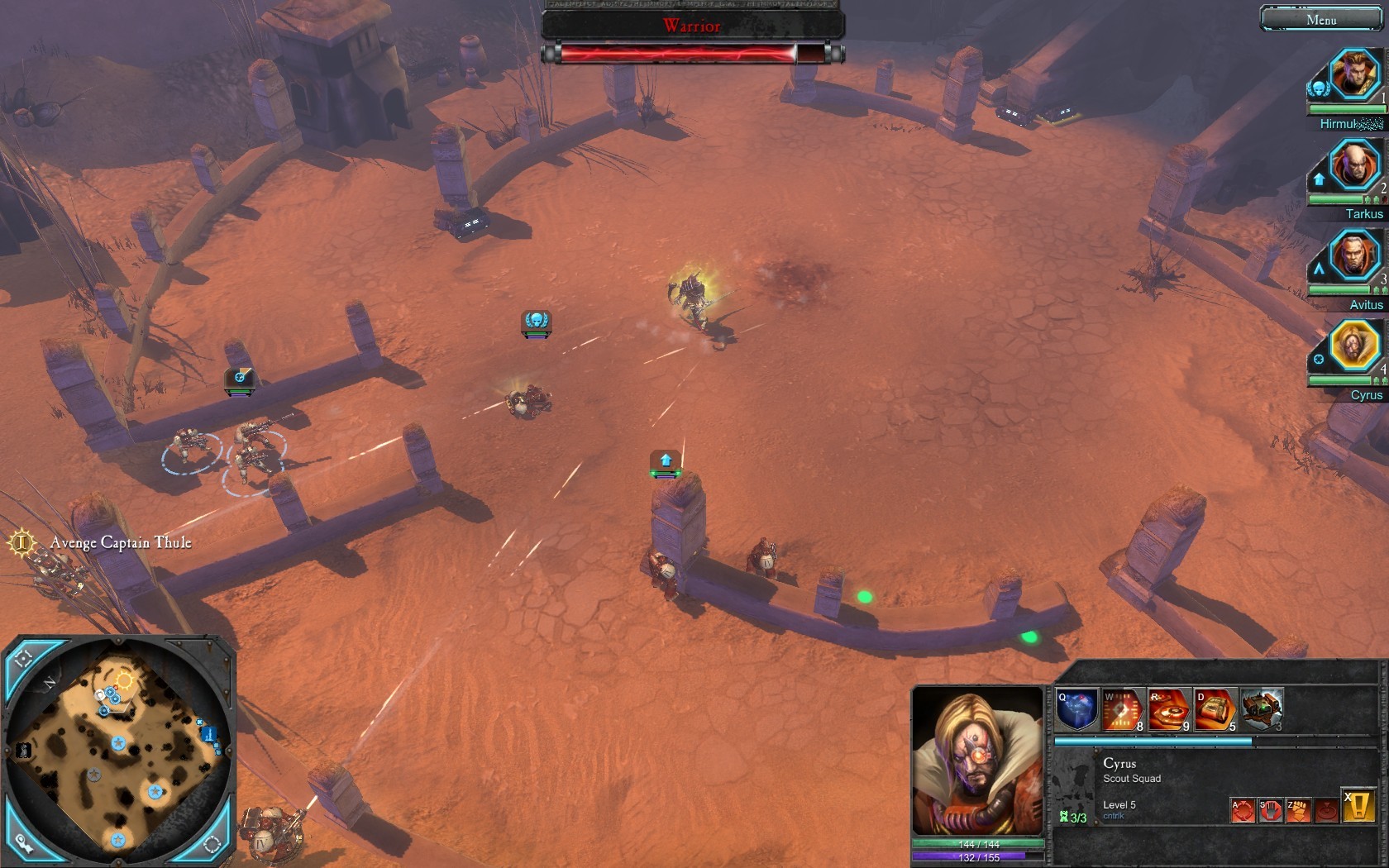Use the targeting reticle ability

click(1123, 710)
